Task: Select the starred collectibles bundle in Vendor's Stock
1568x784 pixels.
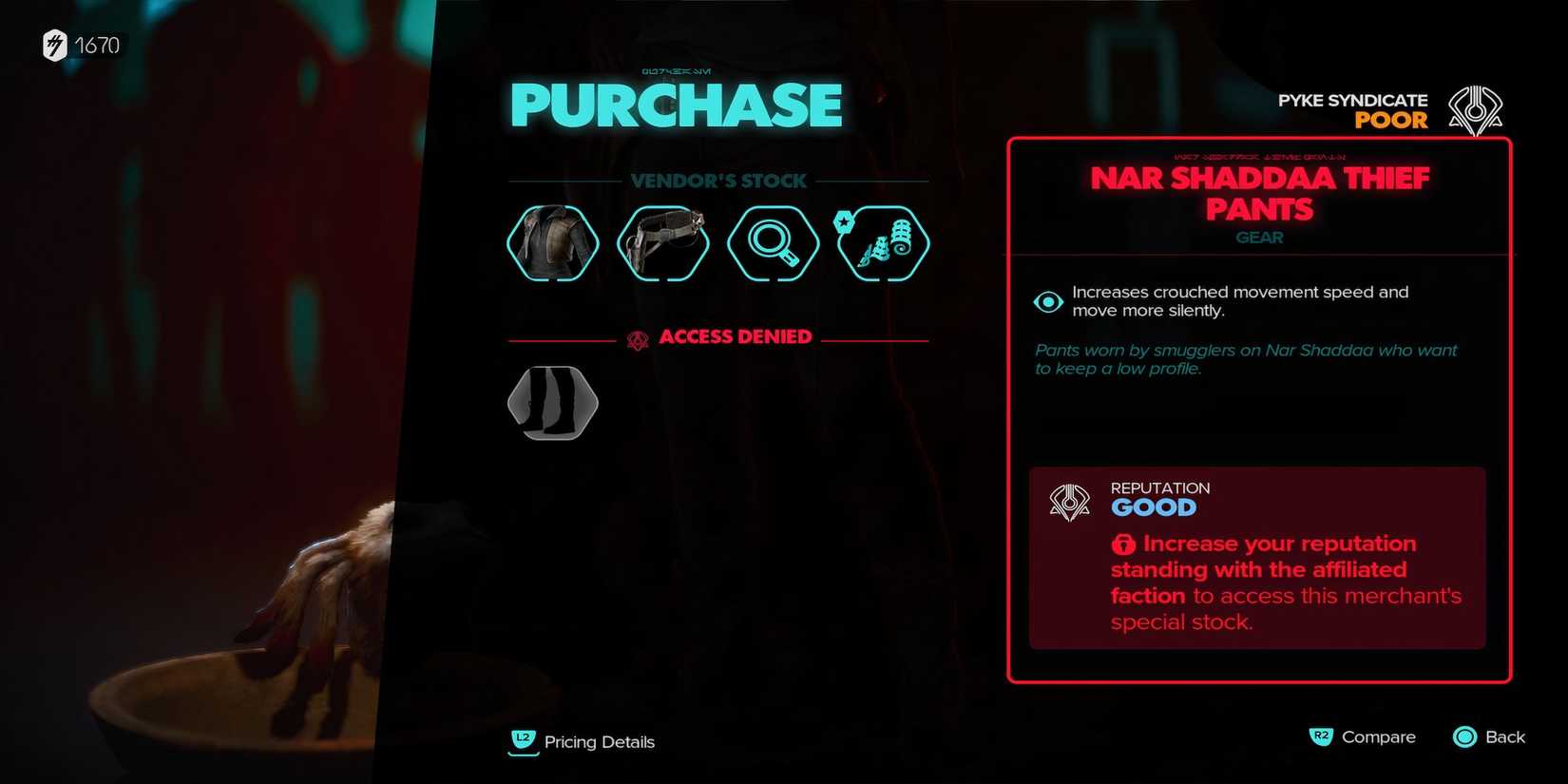Action: click(x=882, y=243)
